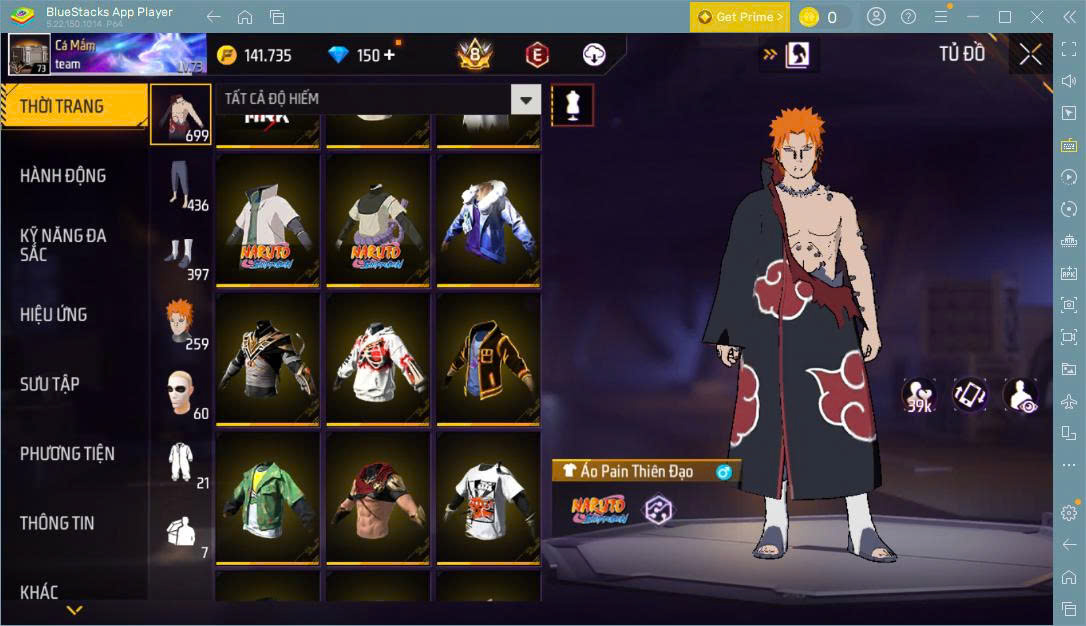Open the Thời Trang category
Screen dimensions: 1086x626
click(62, 106)
